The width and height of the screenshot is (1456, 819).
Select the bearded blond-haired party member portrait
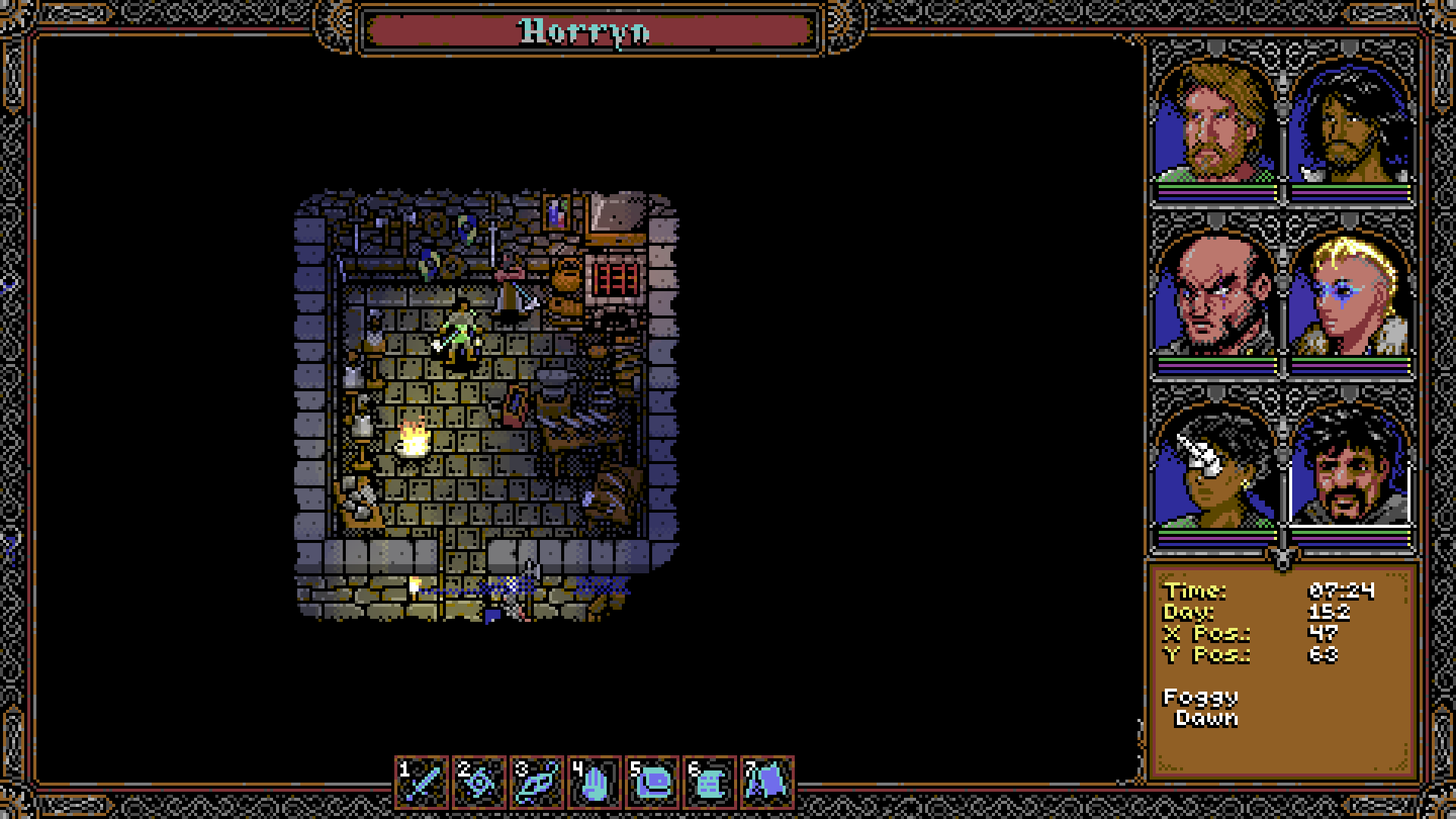1215,123
